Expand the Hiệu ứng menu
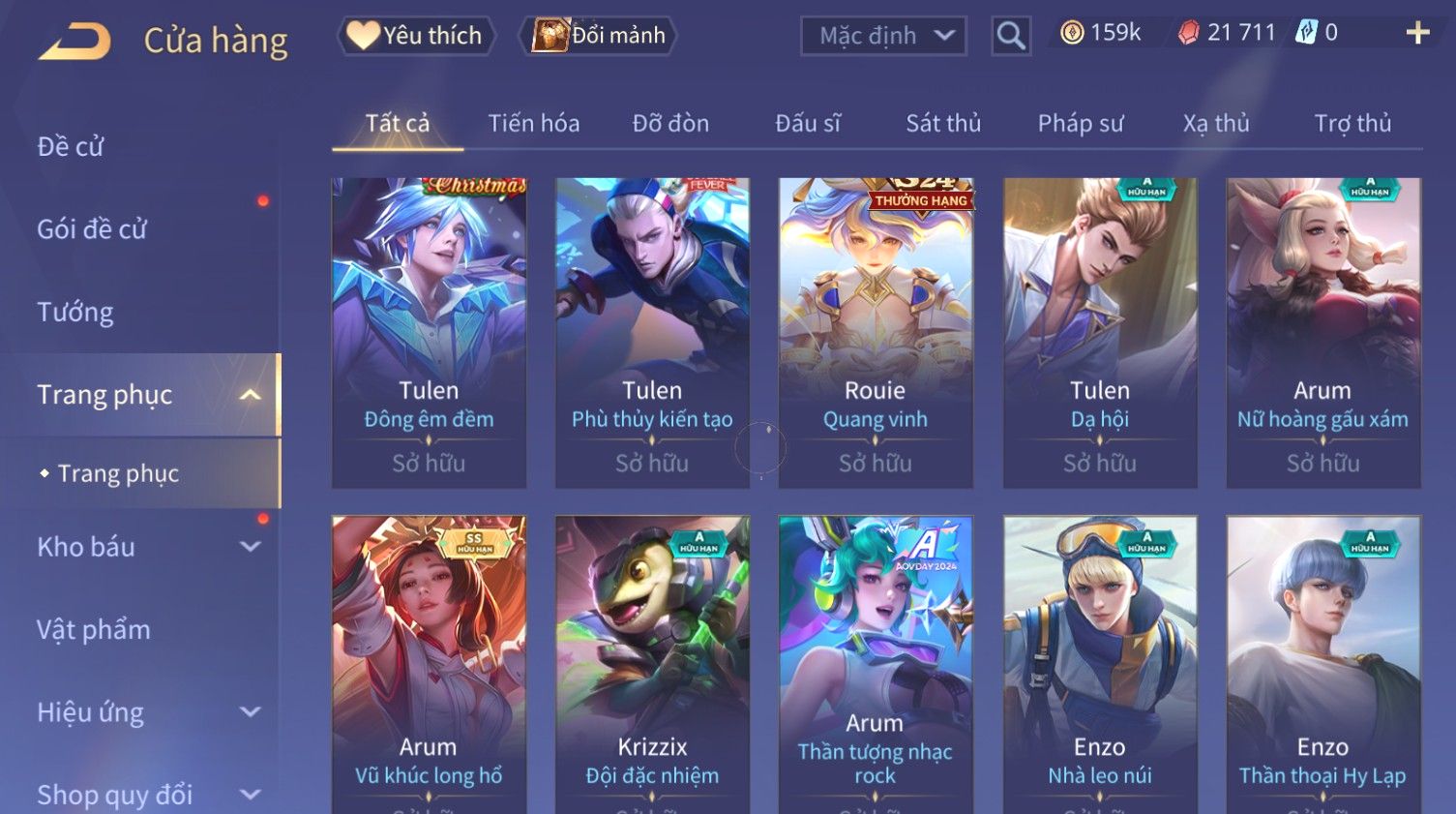Image resolution: width=1456 pixels, height=814 pixels. click(145, 712)
